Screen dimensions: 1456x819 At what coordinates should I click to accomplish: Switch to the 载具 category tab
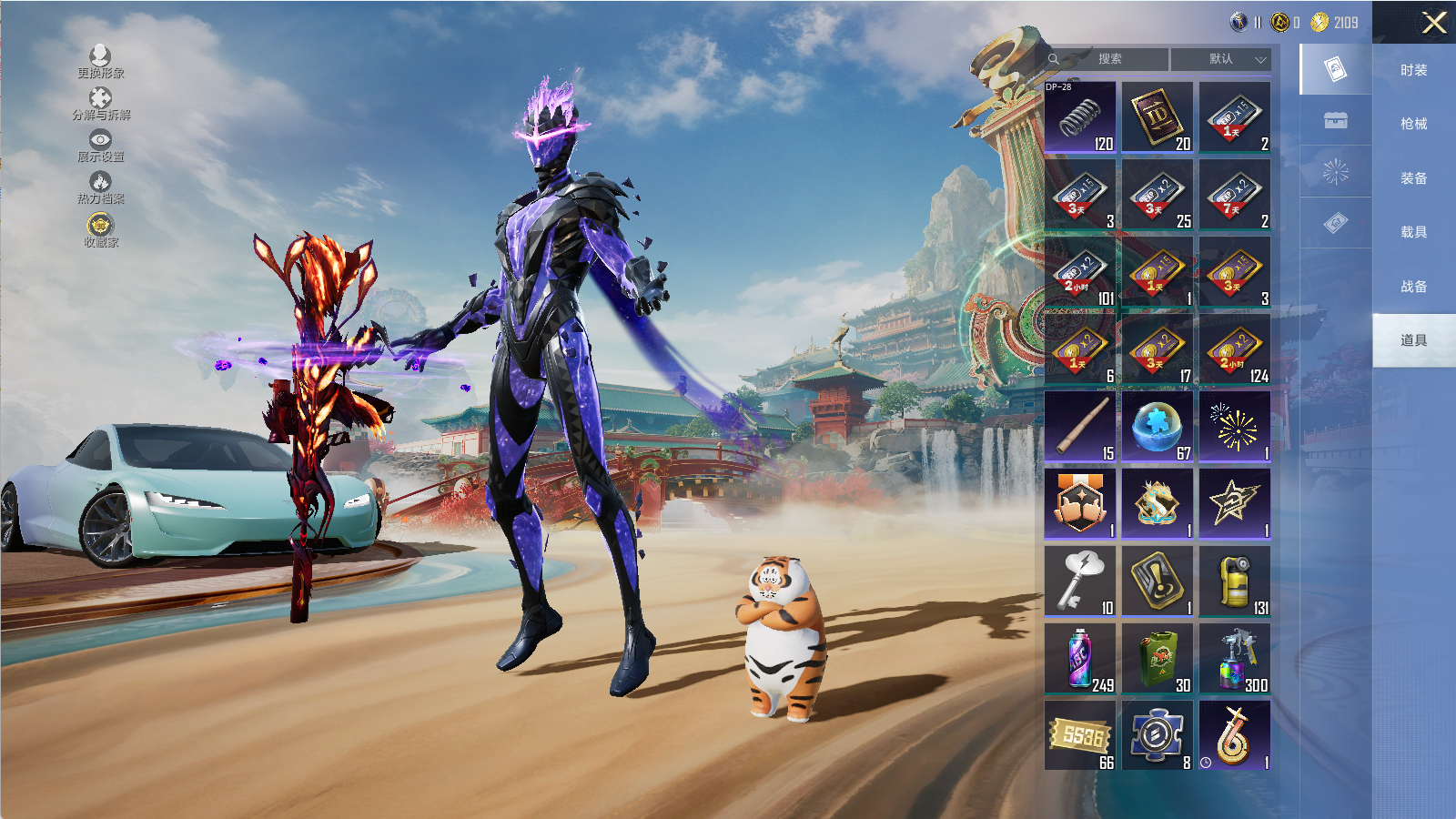tap(1413, 232)
